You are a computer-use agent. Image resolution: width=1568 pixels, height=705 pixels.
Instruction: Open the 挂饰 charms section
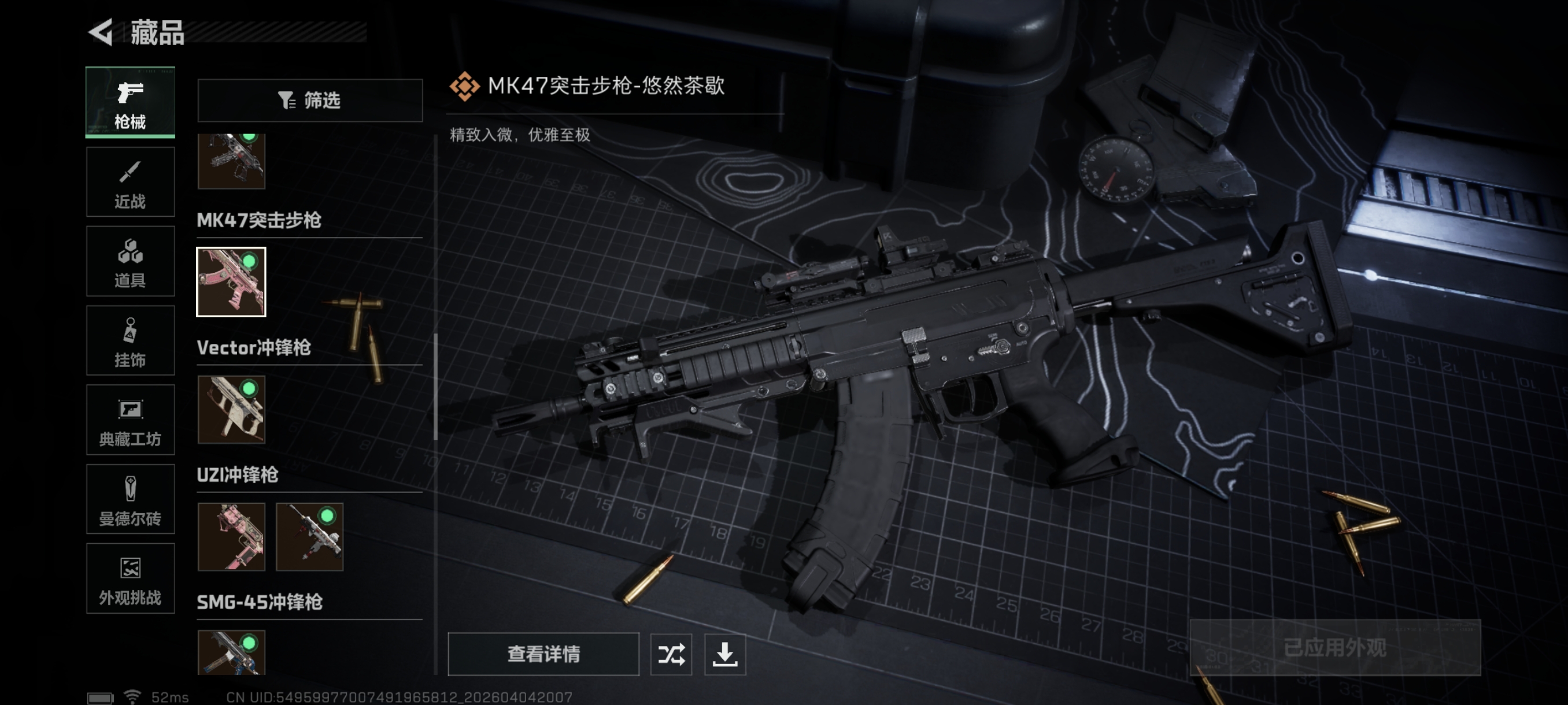pos(130,340)
